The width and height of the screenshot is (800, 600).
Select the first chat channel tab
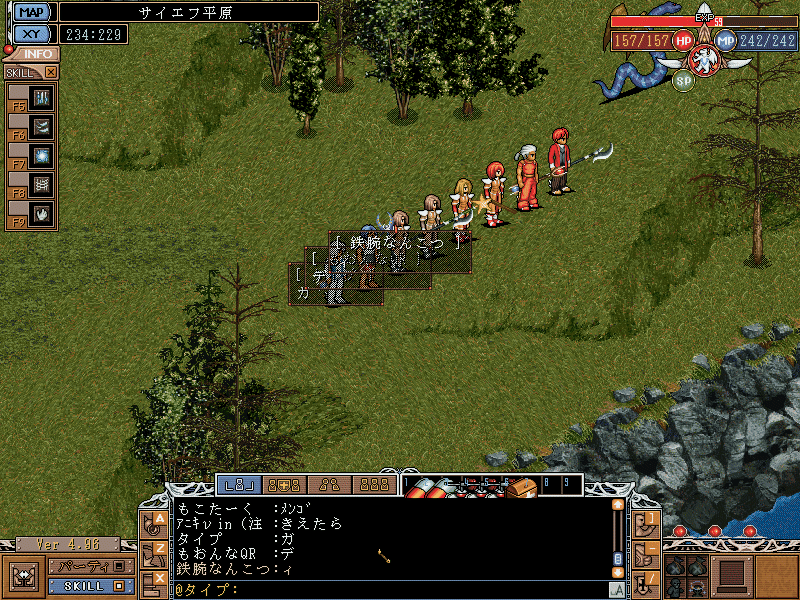239,485
